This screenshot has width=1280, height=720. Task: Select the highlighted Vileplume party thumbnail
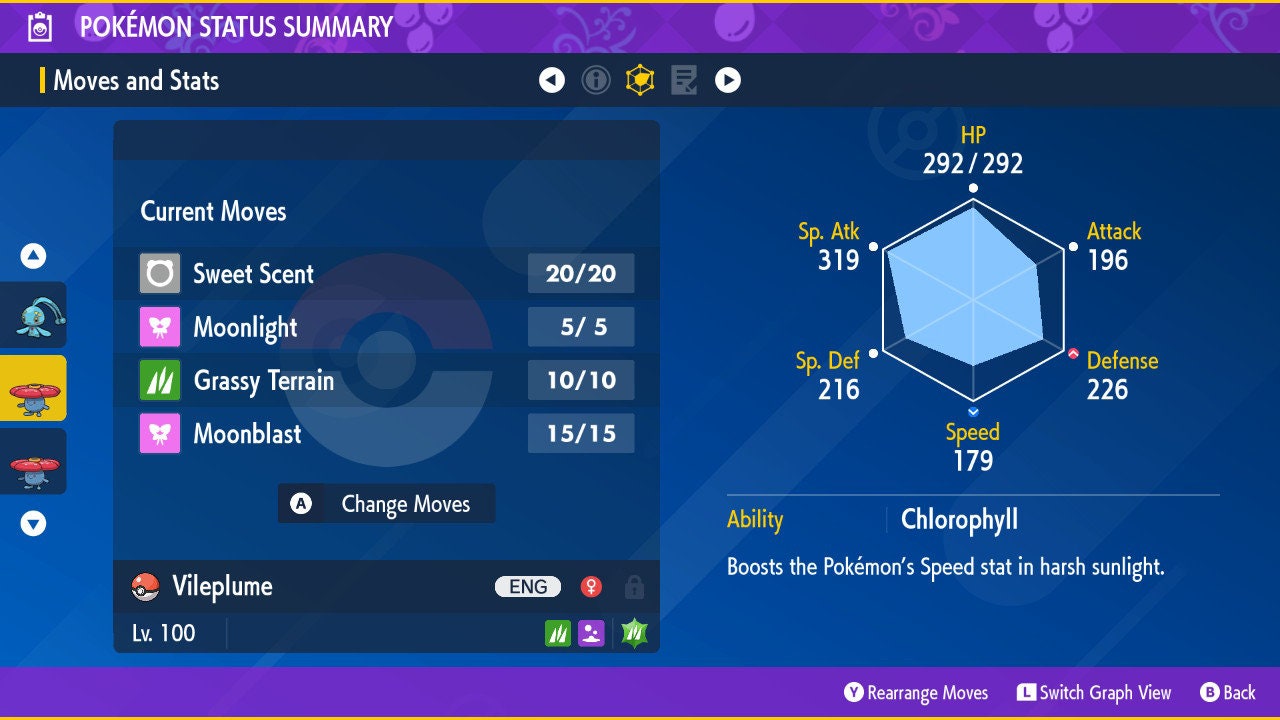coord(33,388)
